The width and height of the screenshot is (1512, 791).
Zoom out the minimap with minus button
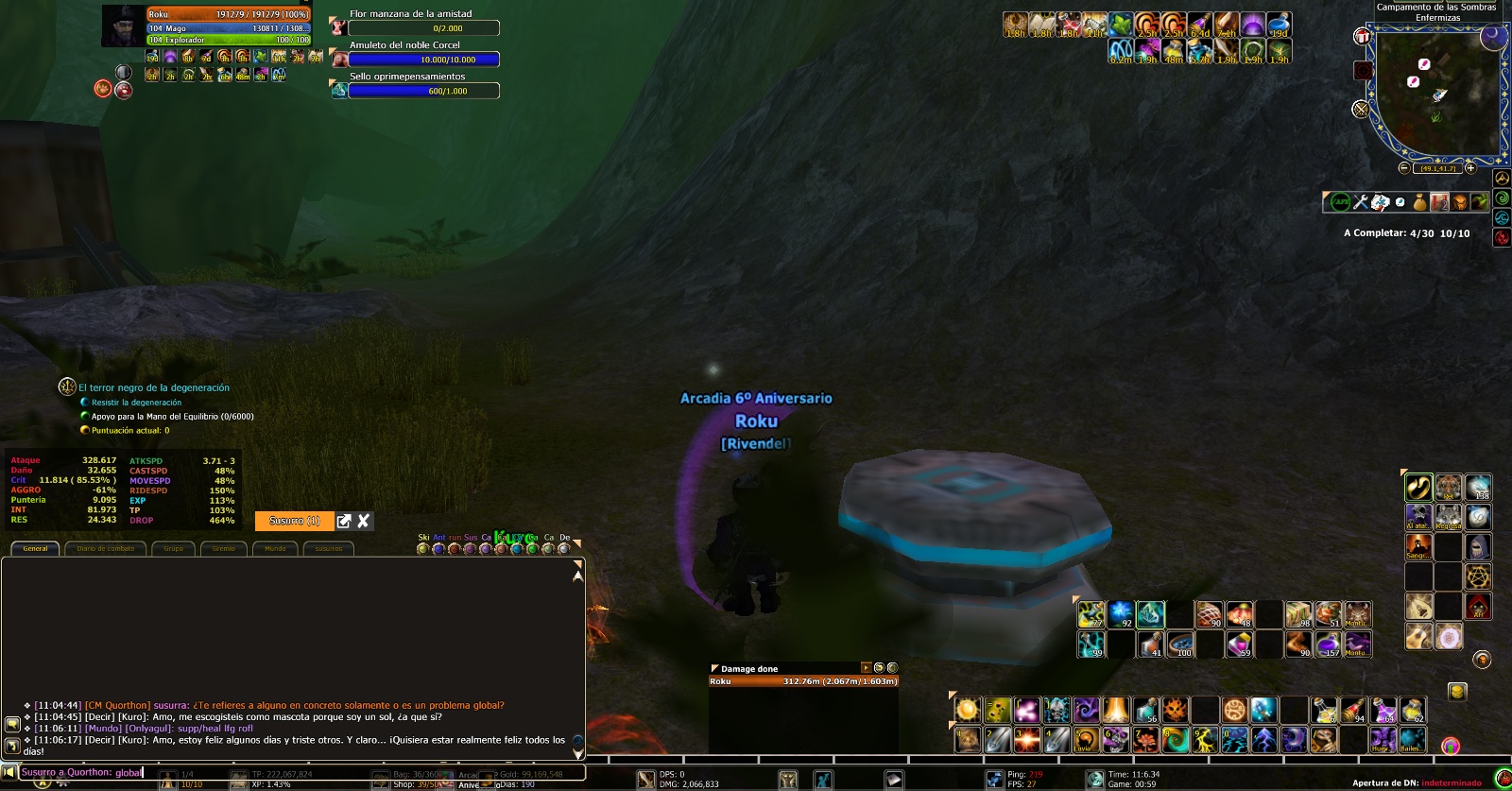(1403, 168)
